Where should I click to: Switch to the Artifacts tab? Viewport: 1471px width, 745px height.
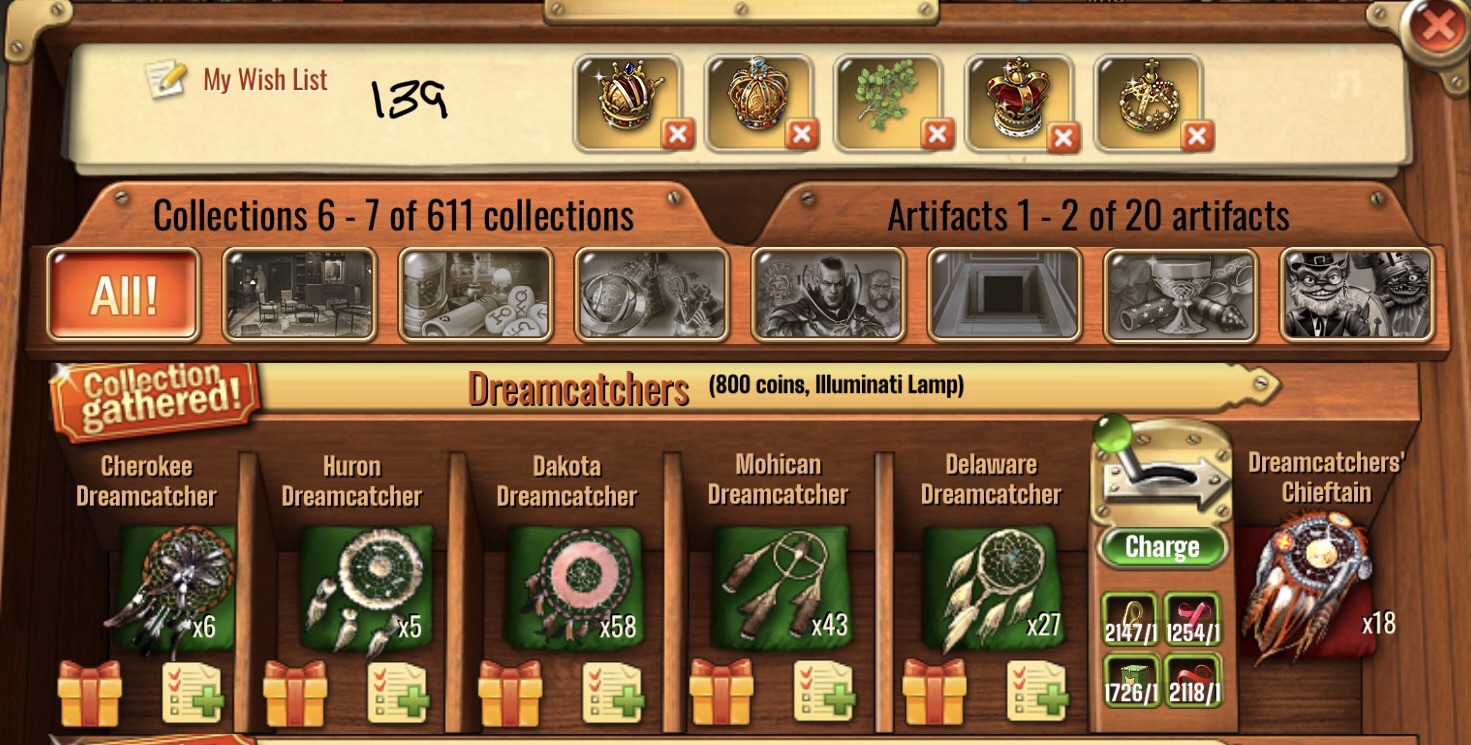1088,216
